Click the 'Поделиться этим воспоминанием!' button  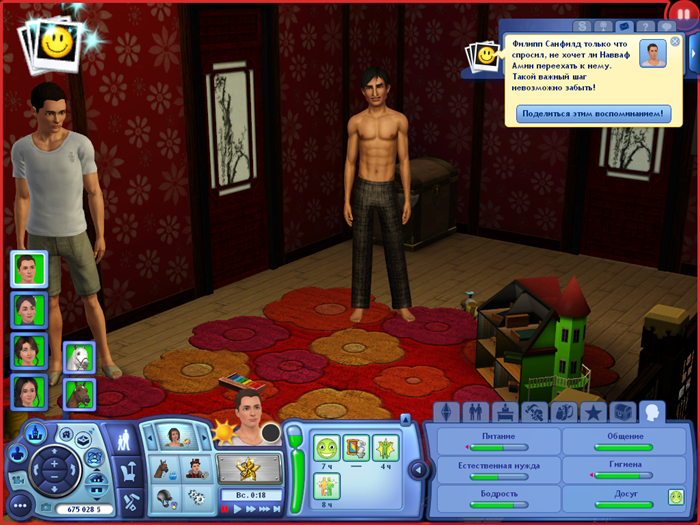click(594, 114)
